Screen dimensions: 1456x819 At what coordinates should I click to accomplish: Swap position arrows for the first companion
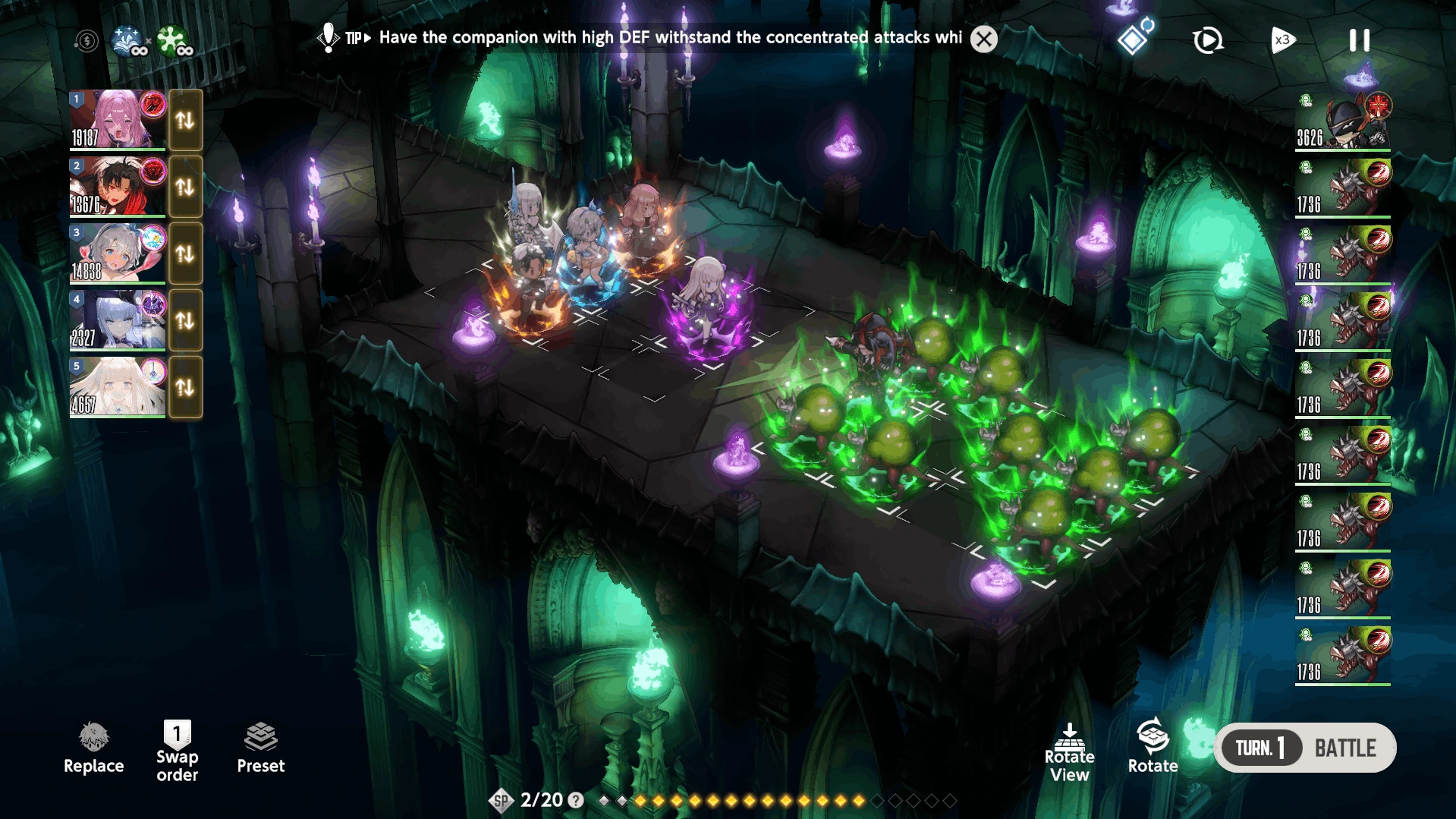(185, 120)
